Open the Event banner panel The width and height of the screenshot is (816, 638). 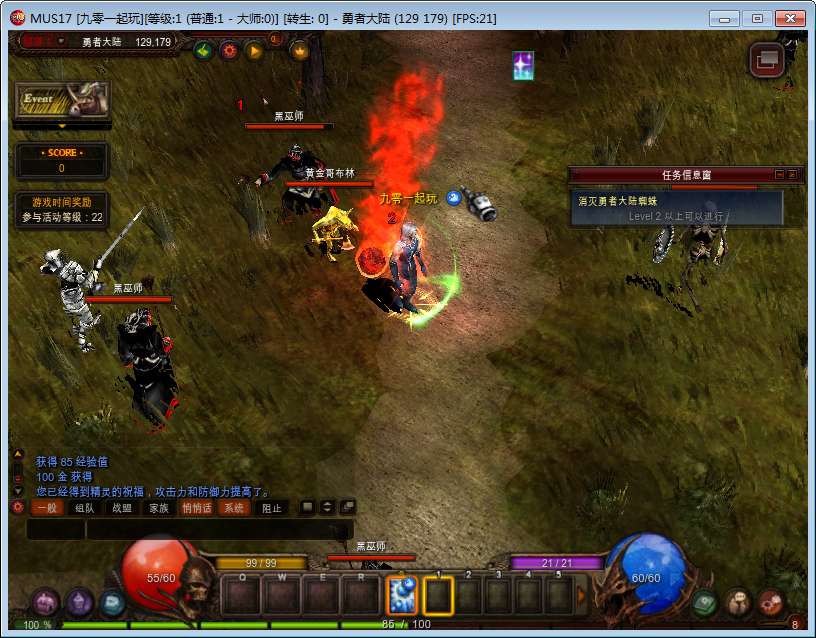[x=62, y=102]
